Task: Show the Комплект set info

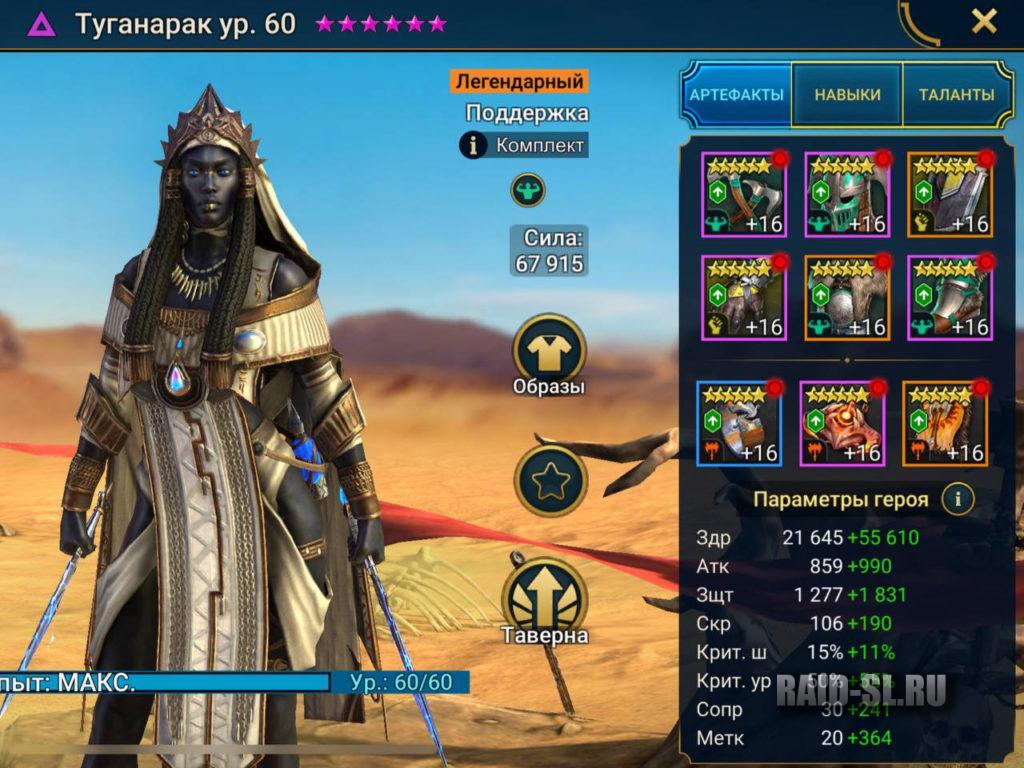Action: point(524,145)
